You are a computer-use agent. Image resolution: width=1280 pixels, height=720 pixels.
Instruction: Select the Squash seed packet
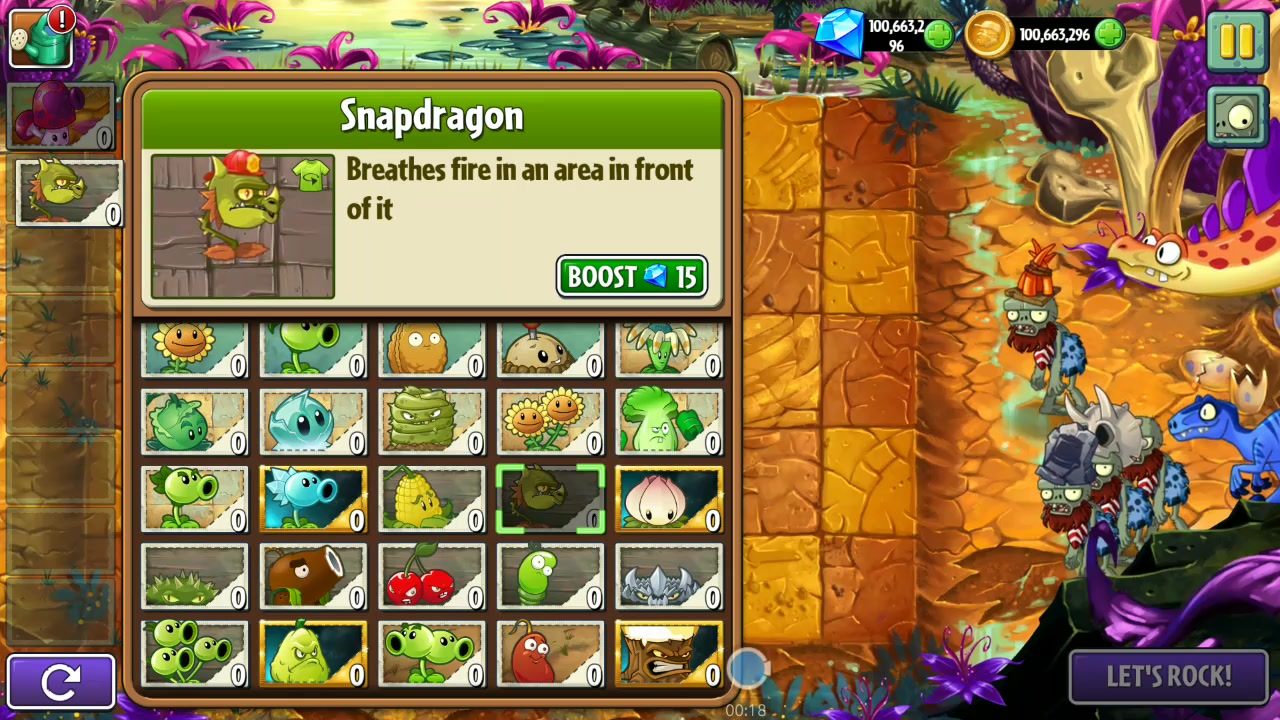coord(313,655)
